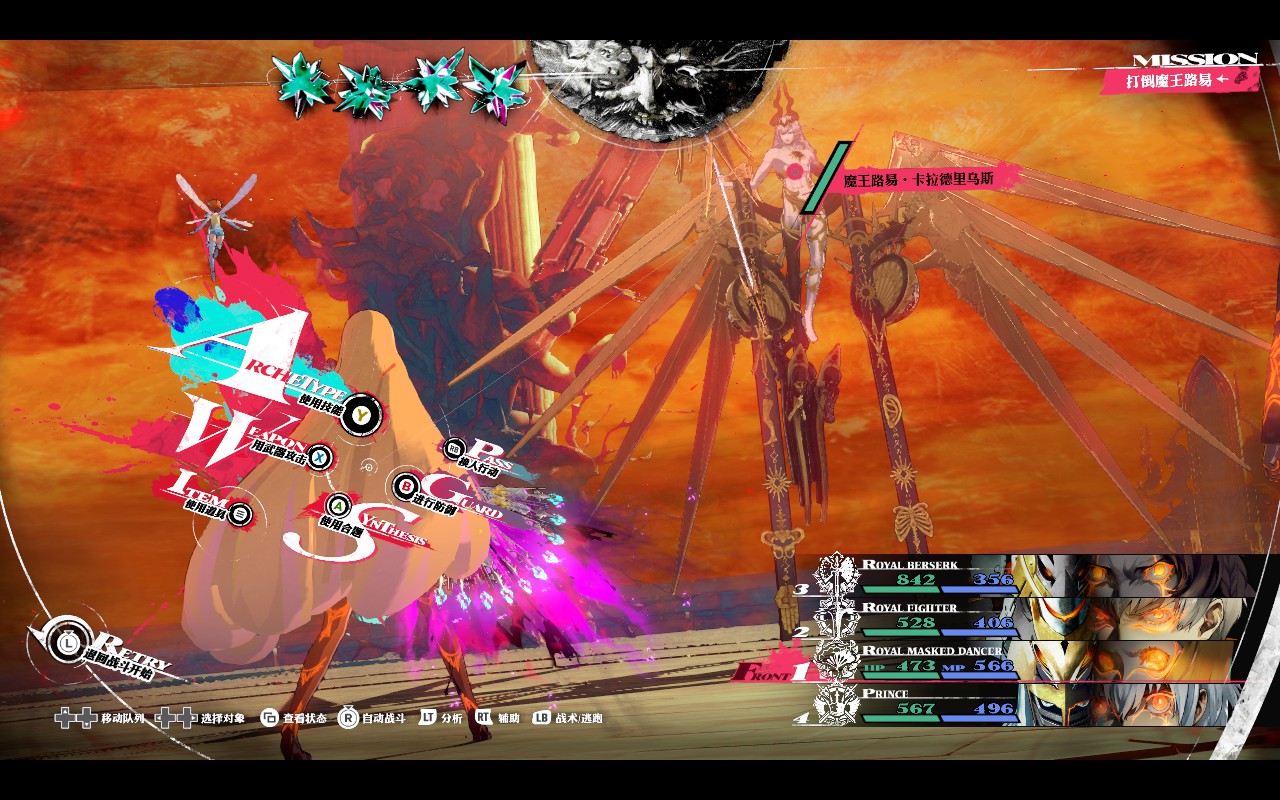The width and height of the screenshot is (1280, 800).
Task: Select the Guard command
Action: [x=405, y=487]
